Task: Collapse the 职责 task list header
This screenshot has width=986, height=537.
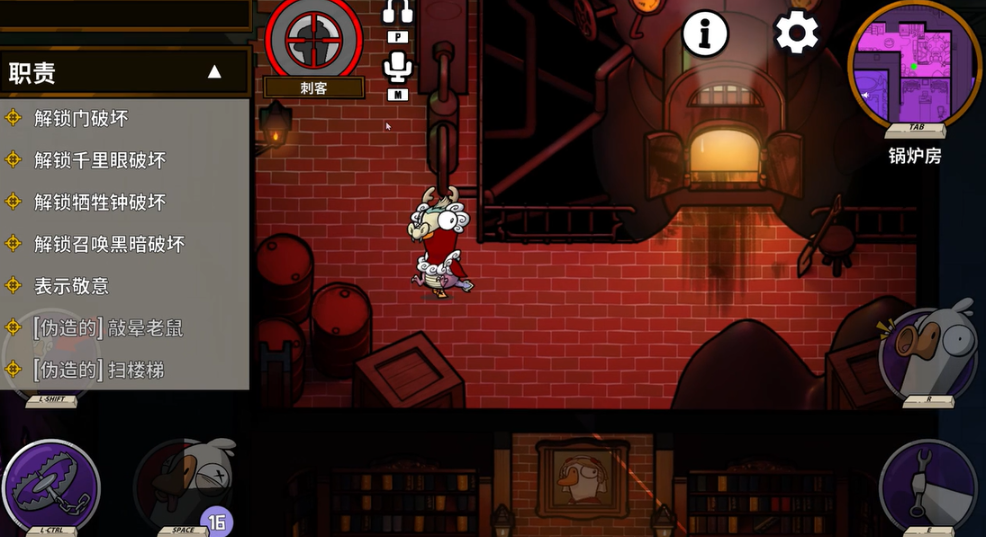Action: point(214,72)
